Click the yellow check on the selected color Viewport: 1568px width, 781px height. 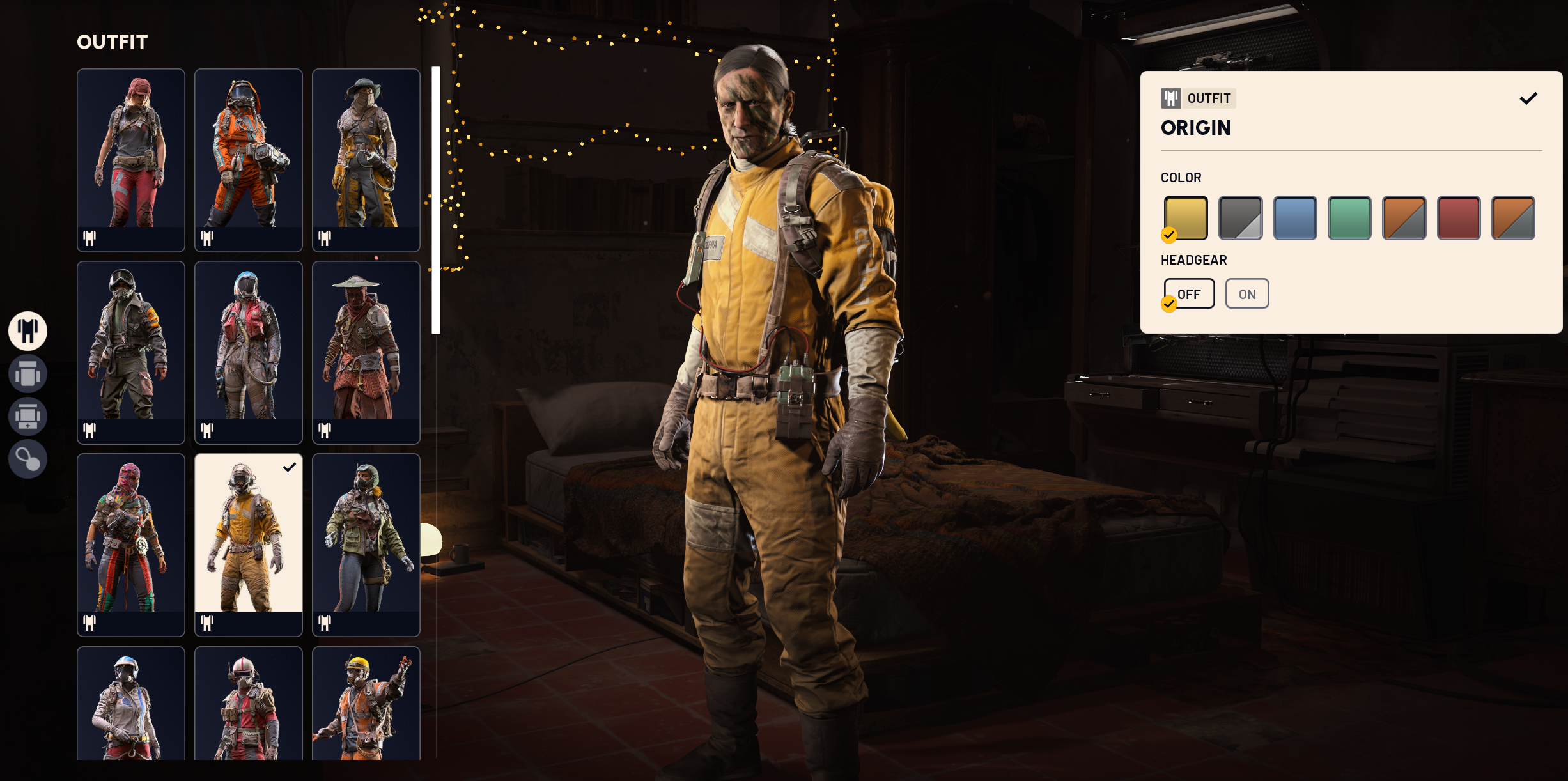[1170, 235]
